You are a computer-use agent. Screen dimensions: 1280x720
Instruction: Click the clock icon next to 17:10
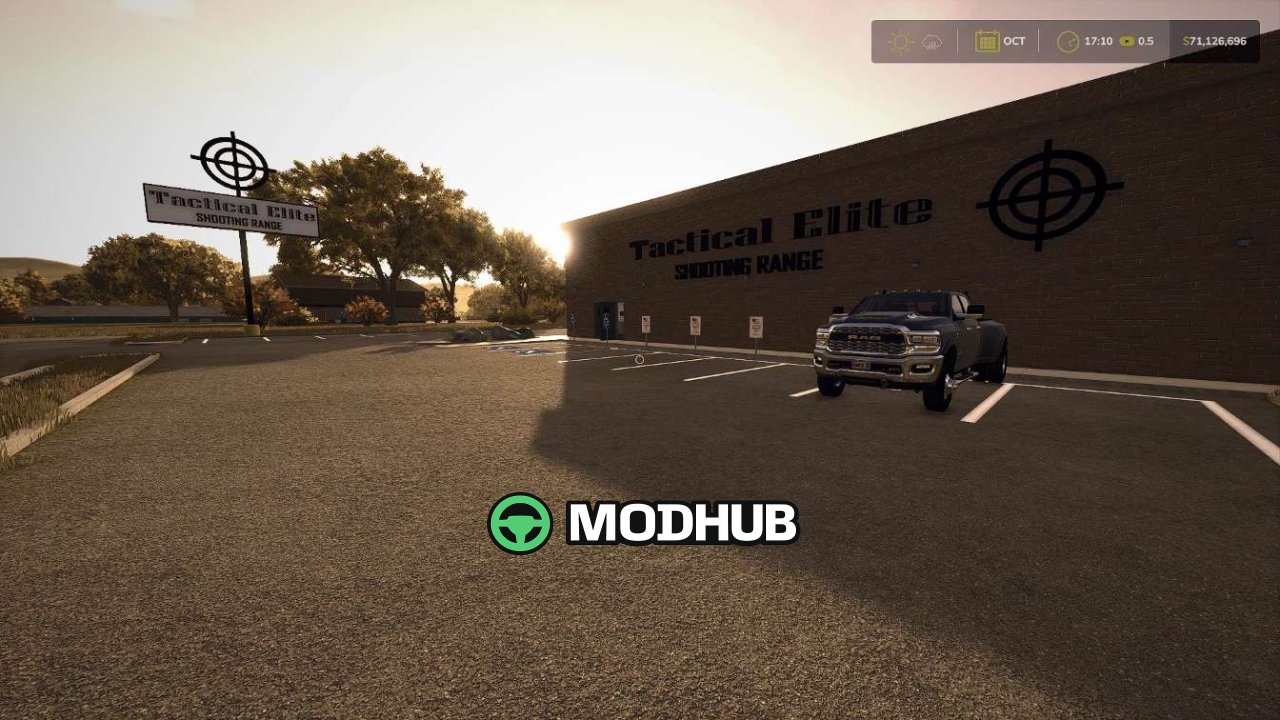[1066, 41]
